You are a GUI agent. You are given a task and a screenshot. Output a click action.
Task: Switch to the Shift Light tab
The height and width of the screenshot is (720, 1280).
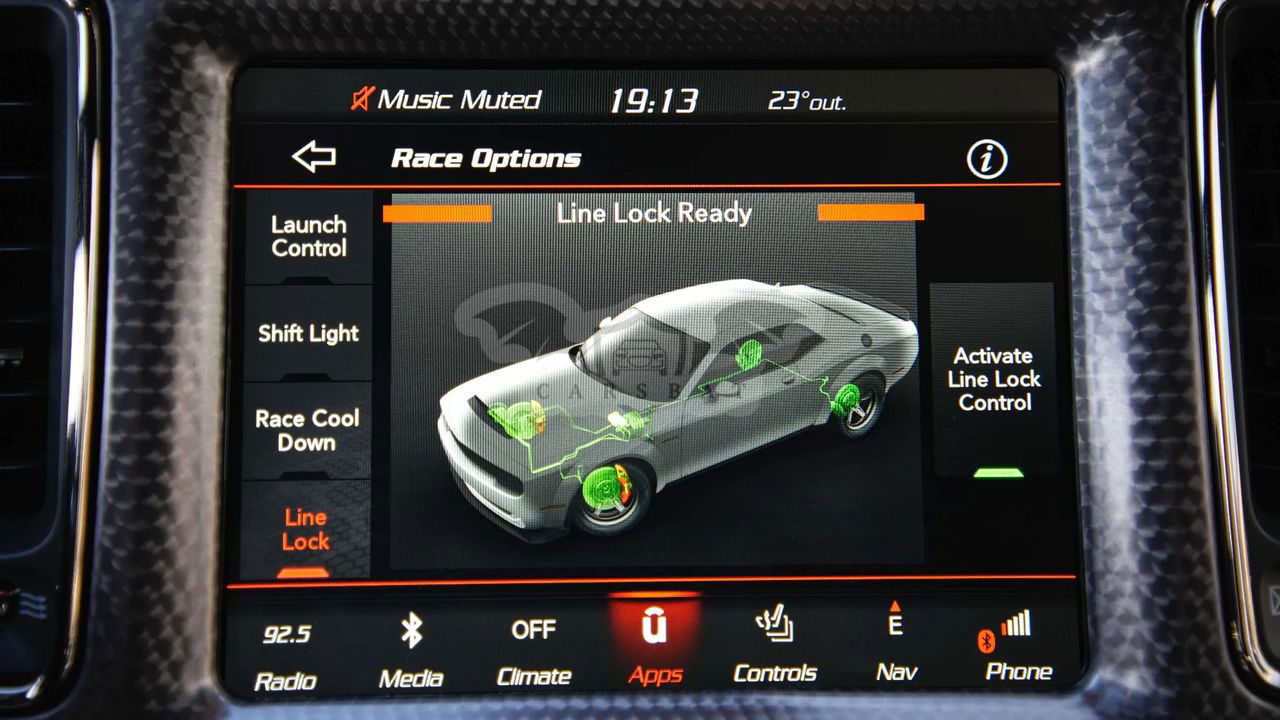308,334
